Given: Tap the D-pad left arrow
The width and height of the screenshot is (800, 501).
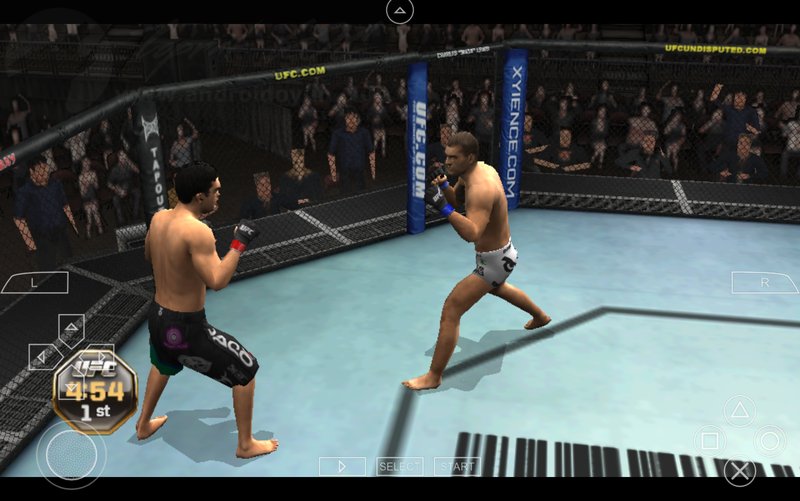Looking at the screenshot, I should (x=43, y=355).
